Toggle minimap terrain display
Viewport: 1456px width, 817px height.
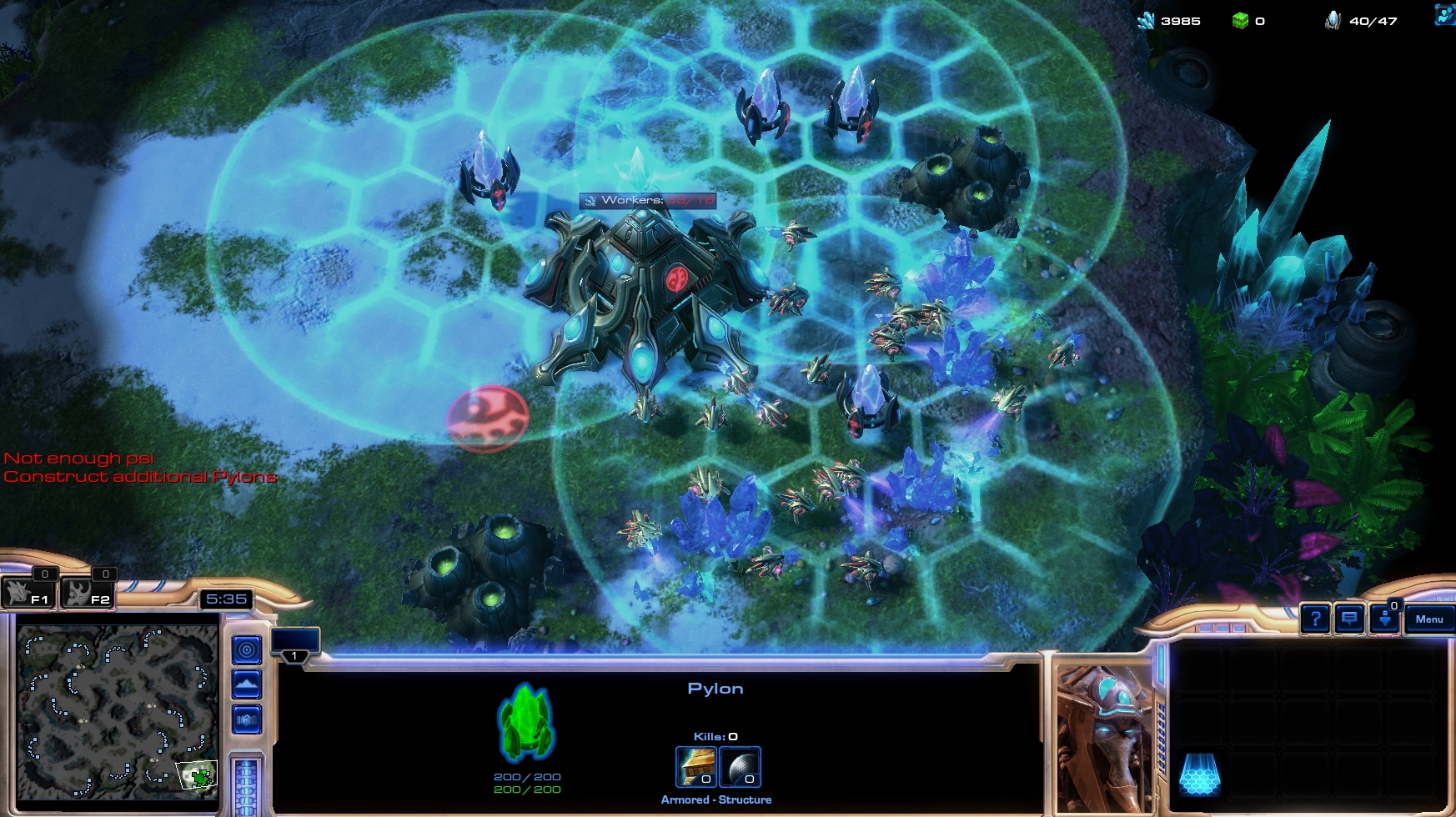pos(246,684)
